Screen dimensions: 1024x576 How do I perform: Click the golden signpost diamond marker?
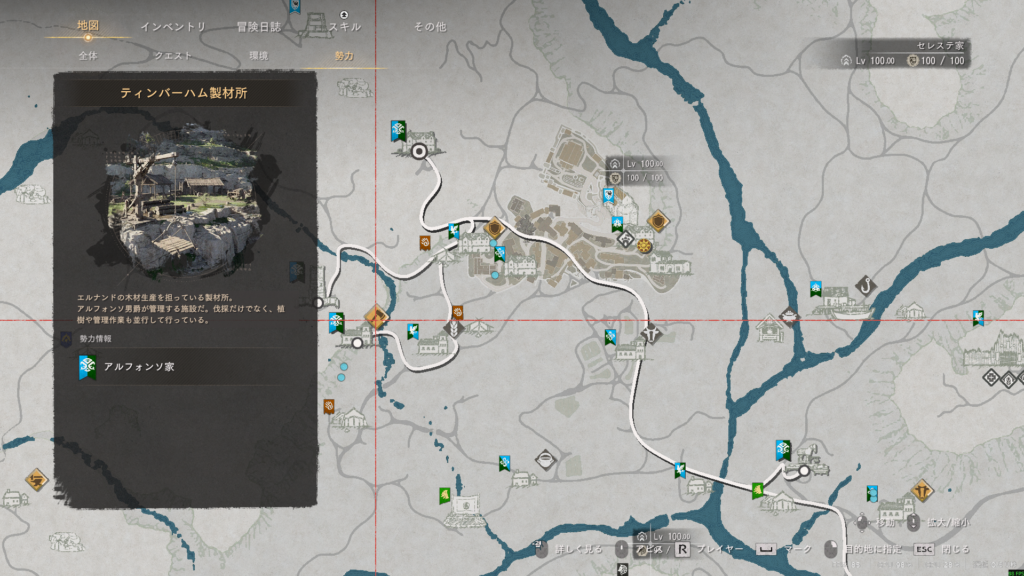[920, 491]
